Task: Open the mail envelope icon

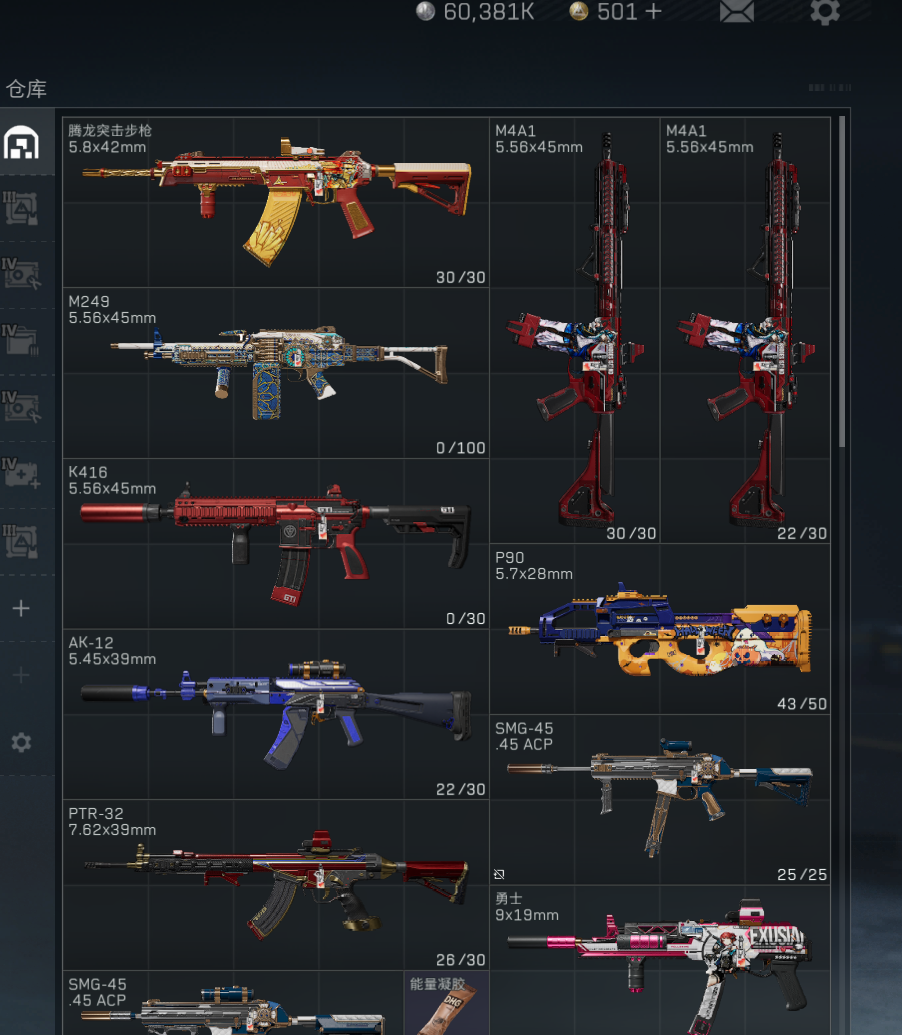Action: (736, 12)
